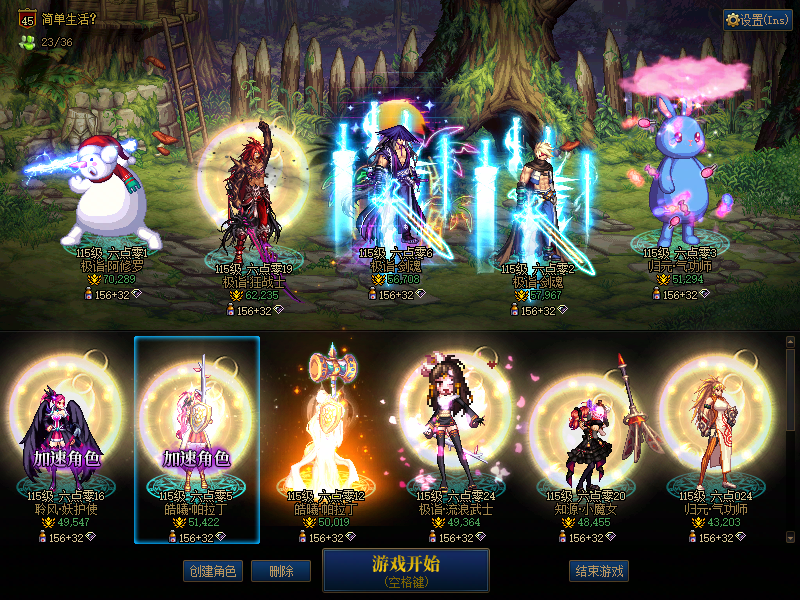
Task: Choose the winged 聆风·妖护使 character
Action: 66,430
